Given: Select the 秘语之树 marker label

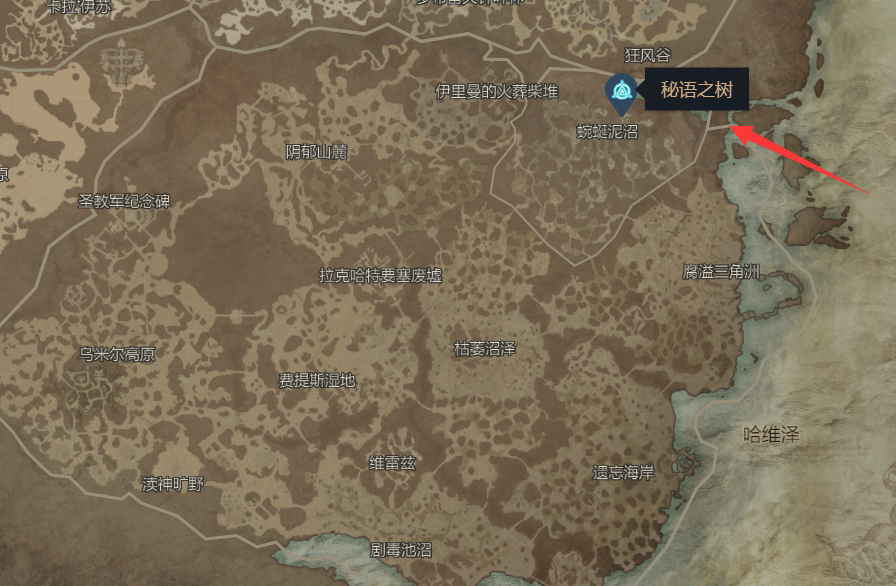Looking at the screenshot, I should click(x=697, y=91).
